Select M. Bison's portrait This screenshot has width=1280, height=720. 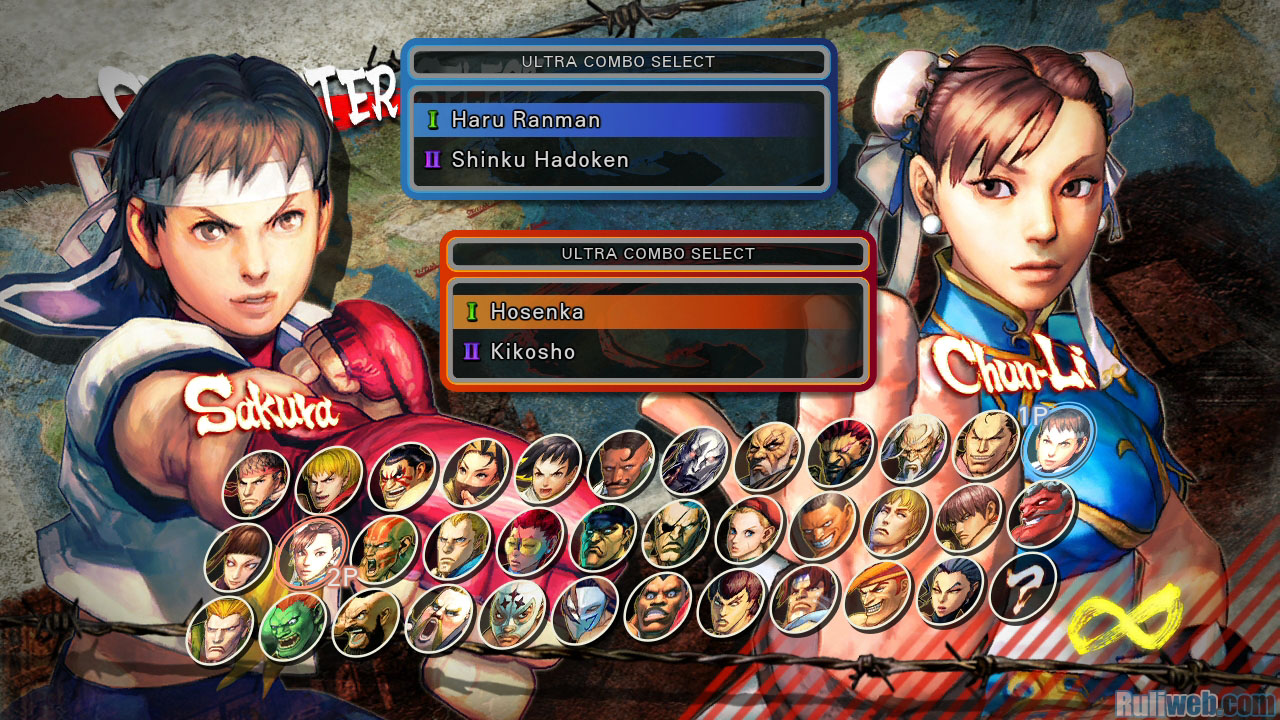pos(603,537)
